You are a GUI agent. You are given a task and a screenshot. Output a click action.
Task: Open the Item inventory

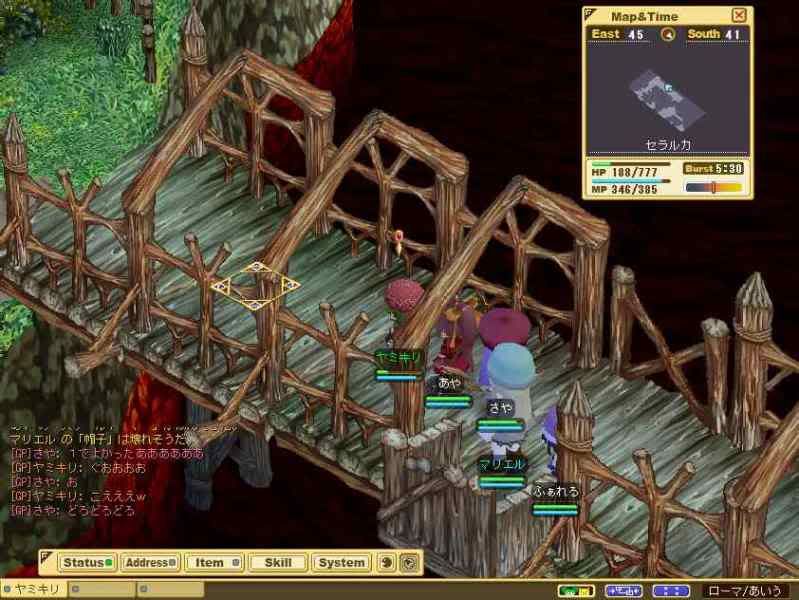[x=214, y=562]
